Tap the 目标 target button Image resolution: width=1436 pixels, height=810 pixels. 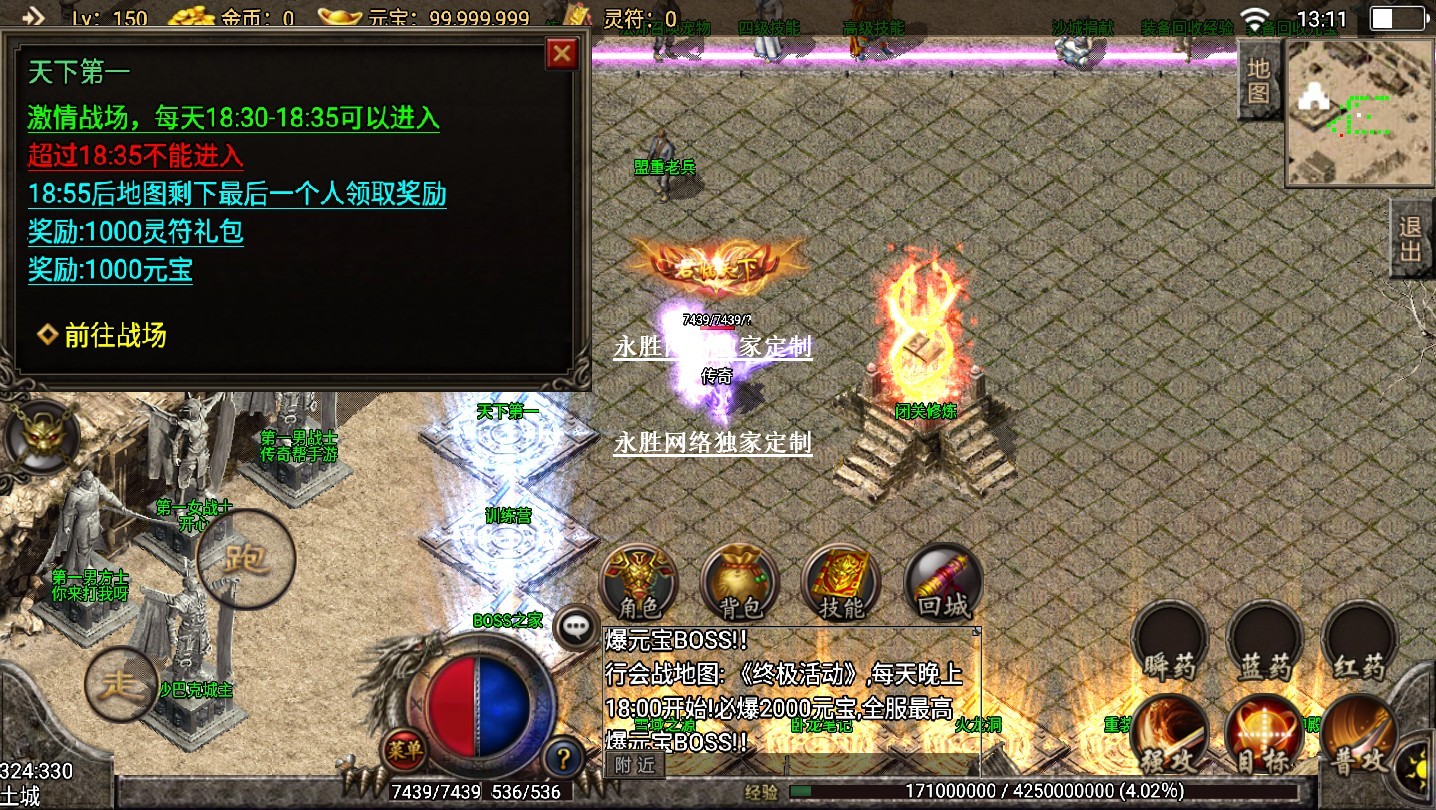pos(1264,735)
